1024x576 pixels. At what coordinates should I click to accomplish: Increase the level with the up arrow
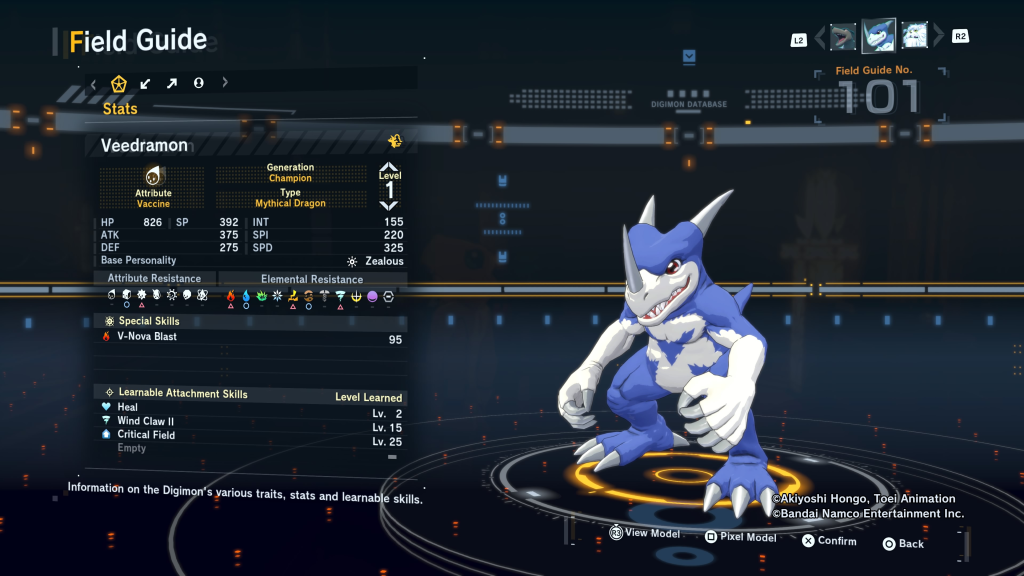click(x=389, y=168)
